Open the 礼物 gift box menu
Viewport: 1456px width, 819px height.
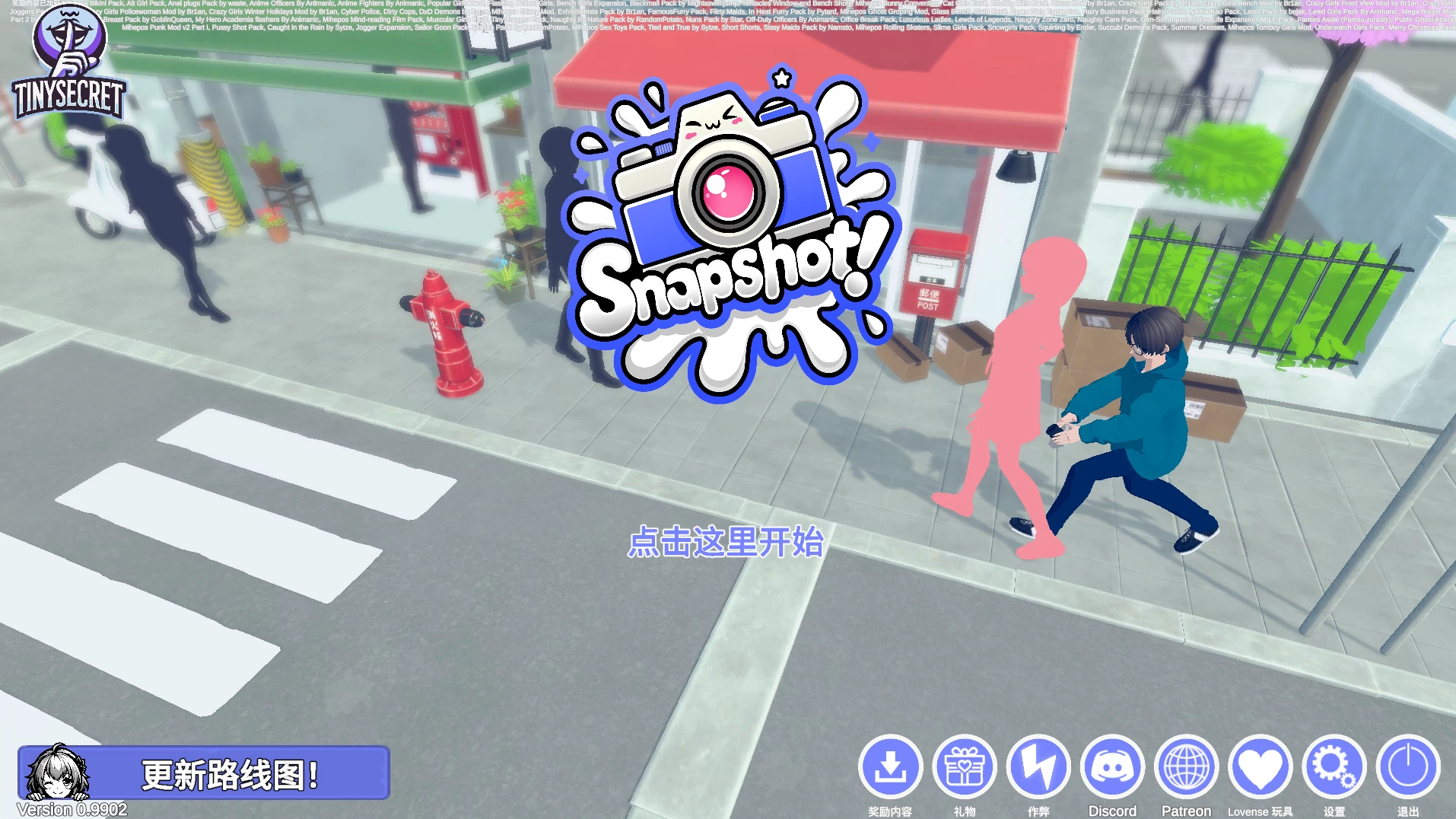(965, 766)
